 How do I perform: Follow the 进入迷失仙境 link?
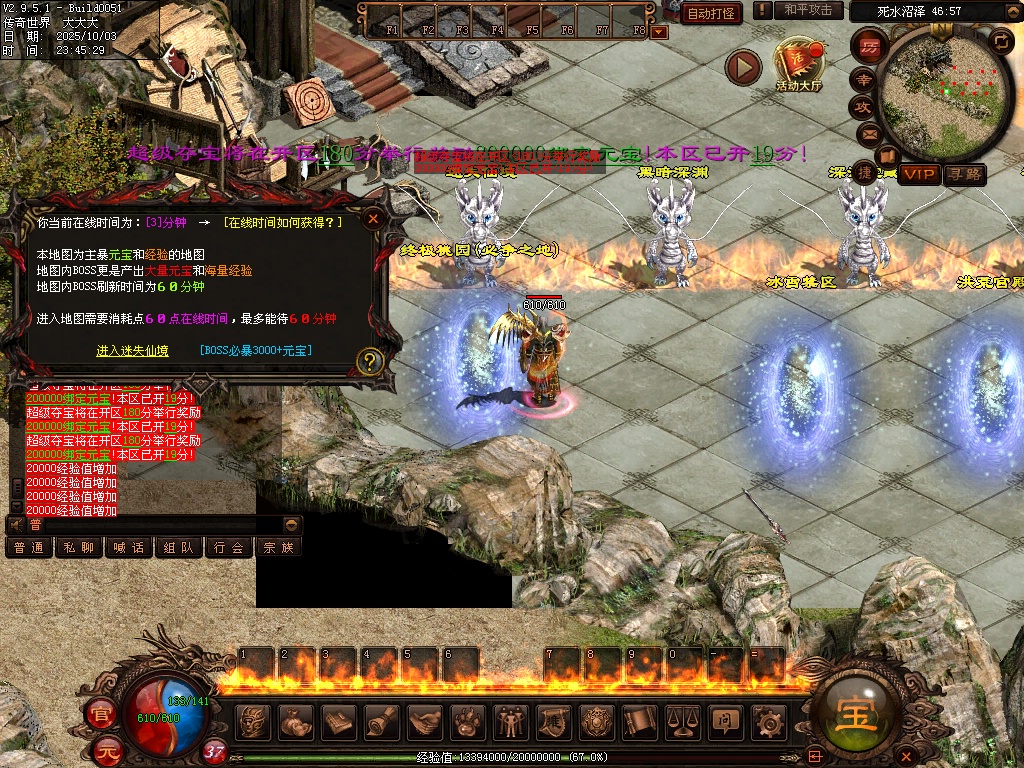point(133,350)
